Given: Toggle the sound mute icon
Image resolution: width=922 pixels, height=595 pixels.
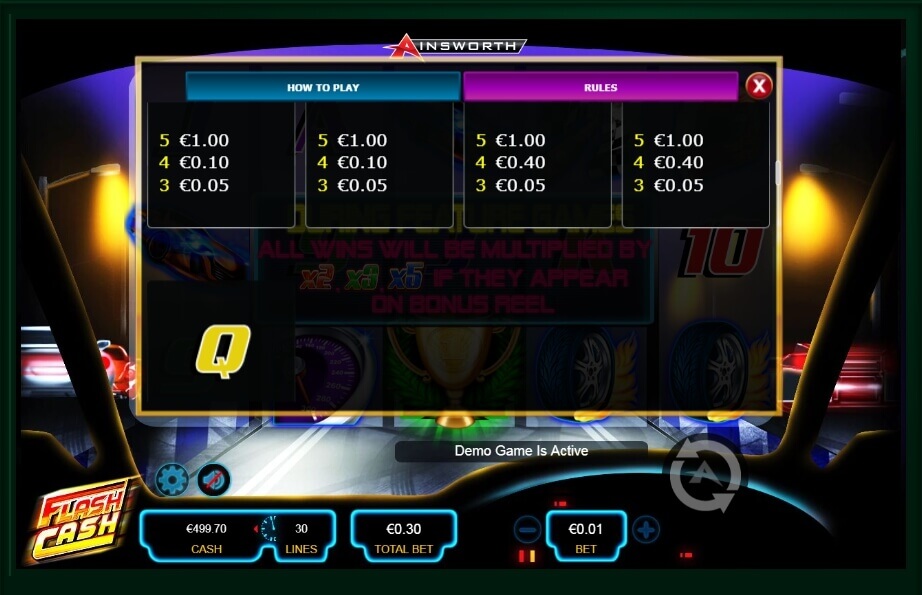Looking at the screenshot, I should 213,481.
